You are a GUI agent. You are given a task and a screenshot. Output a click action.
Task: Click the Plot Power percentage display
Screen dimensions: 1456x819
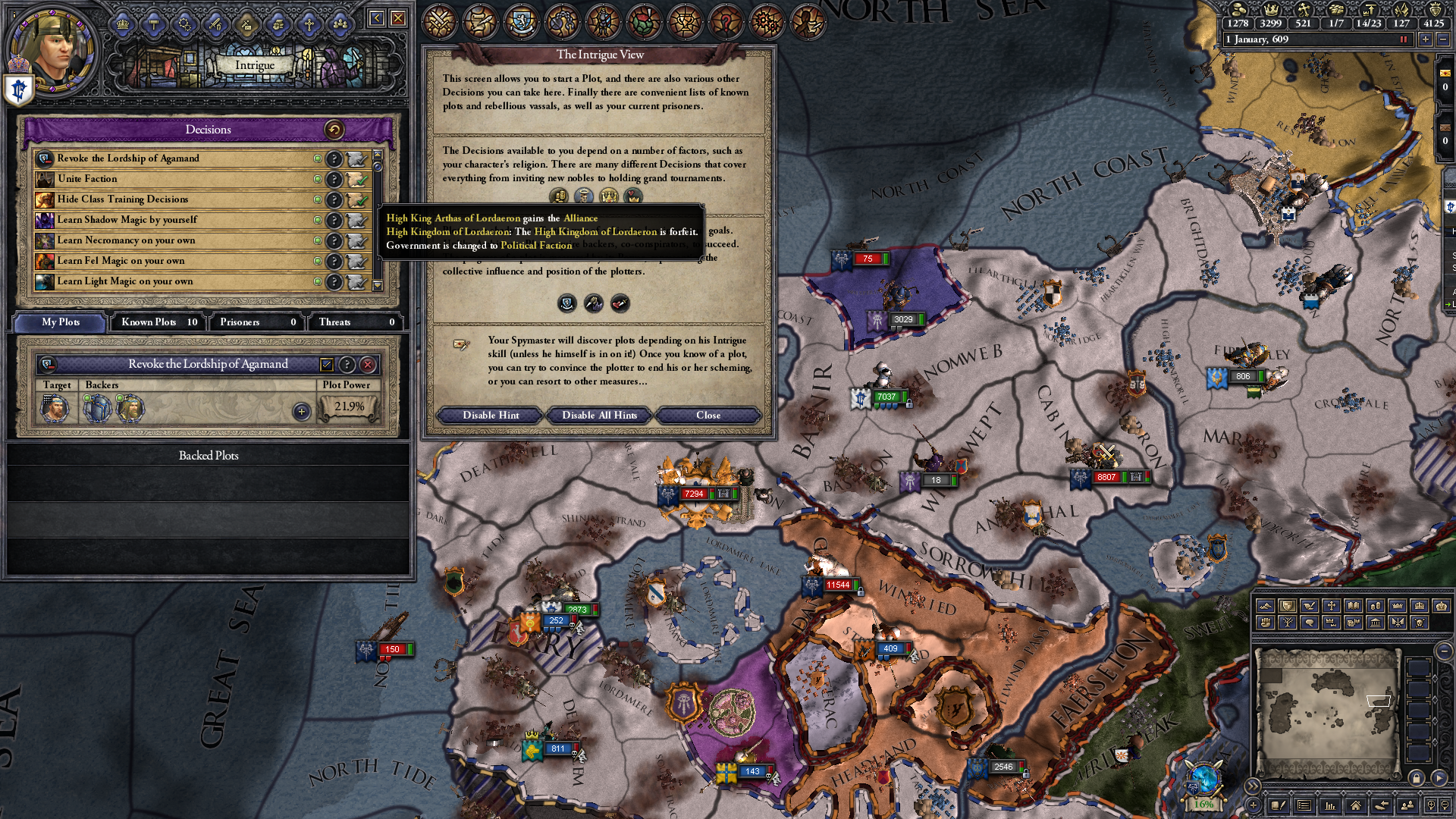[346, 408]
